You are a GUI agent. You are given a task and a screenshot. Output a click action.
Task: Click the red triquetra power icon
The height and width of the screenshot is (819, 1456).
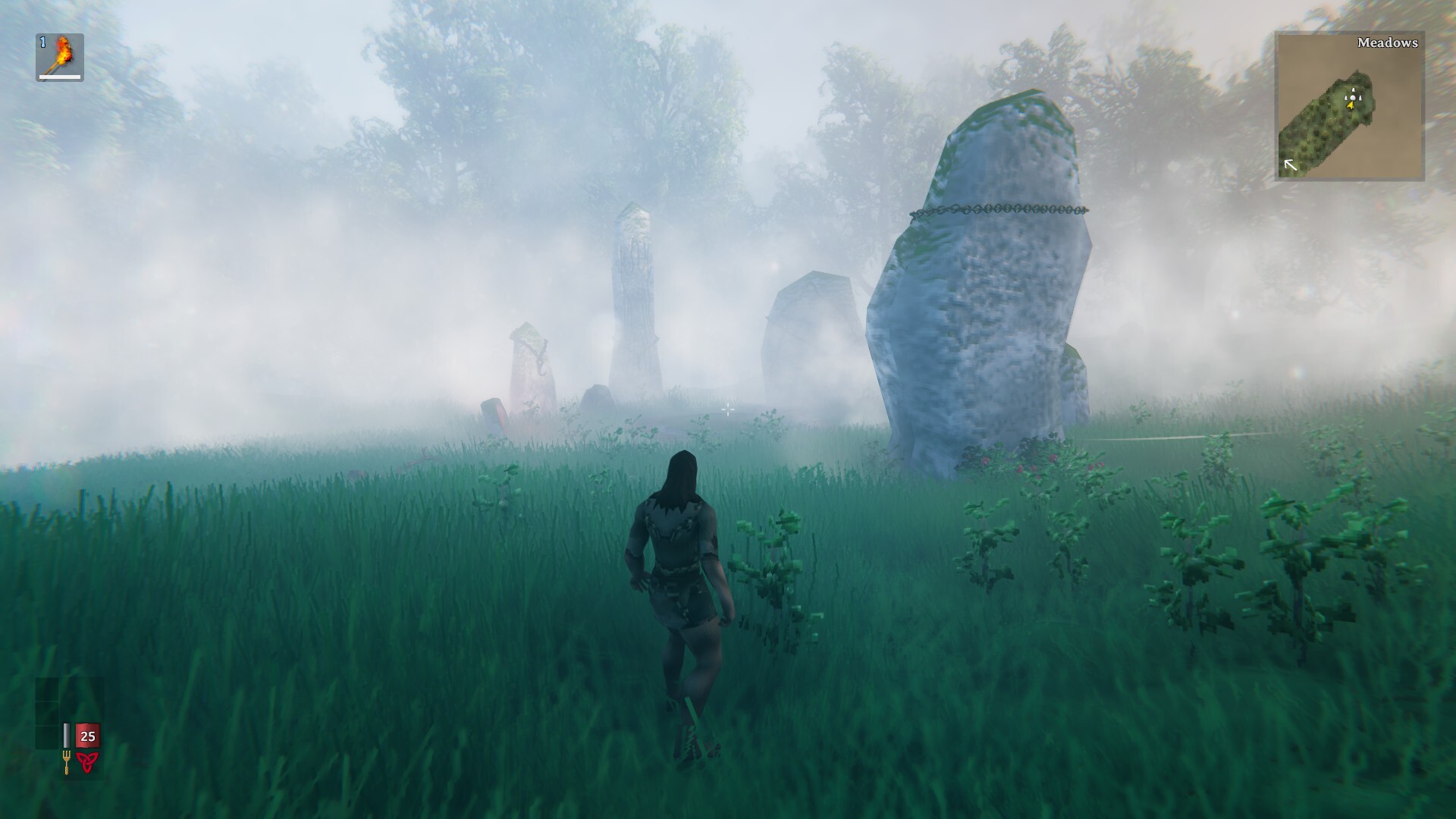pos(87,762)
